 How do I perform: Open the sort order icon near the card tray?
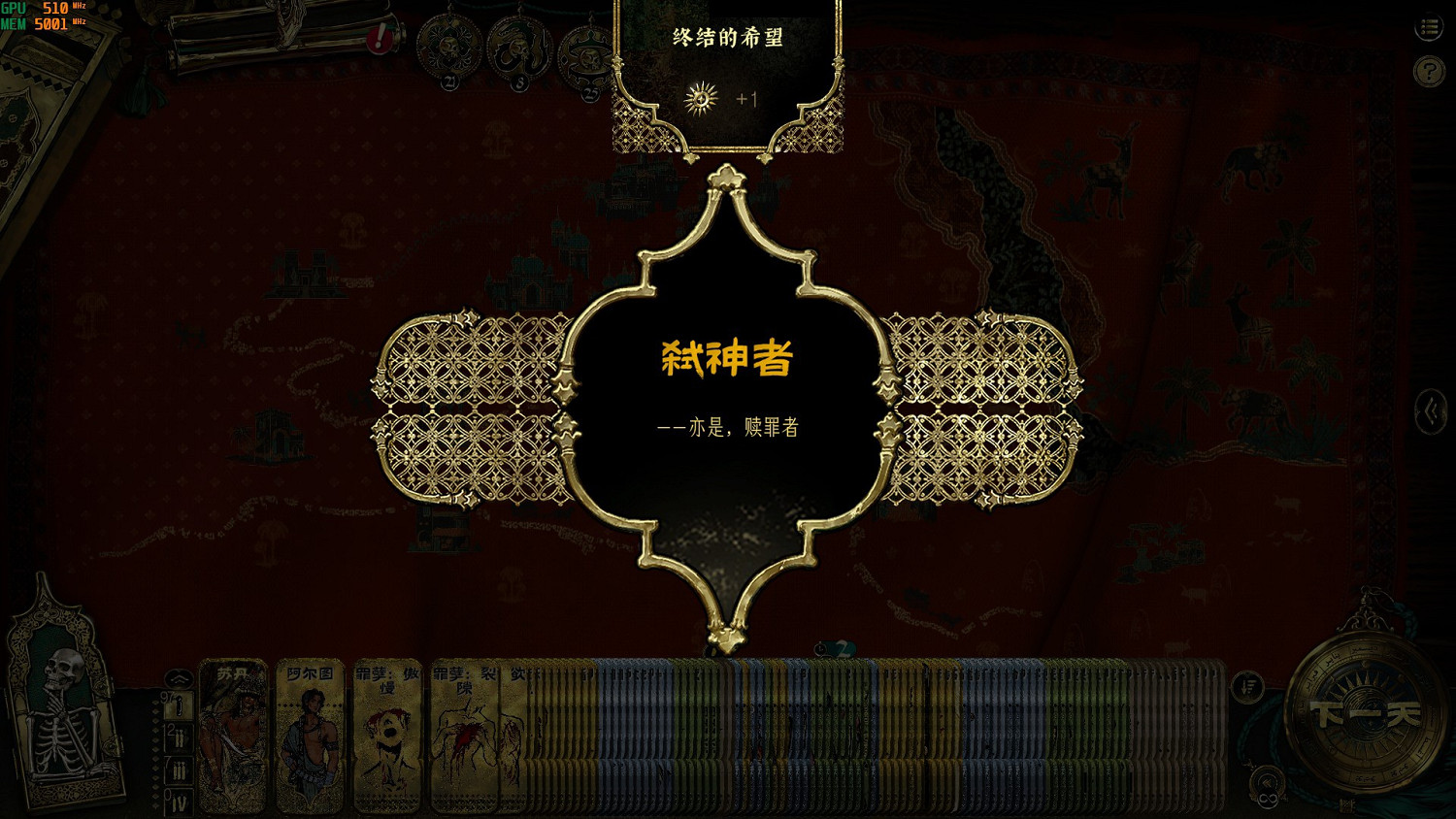pos(1248,685)
